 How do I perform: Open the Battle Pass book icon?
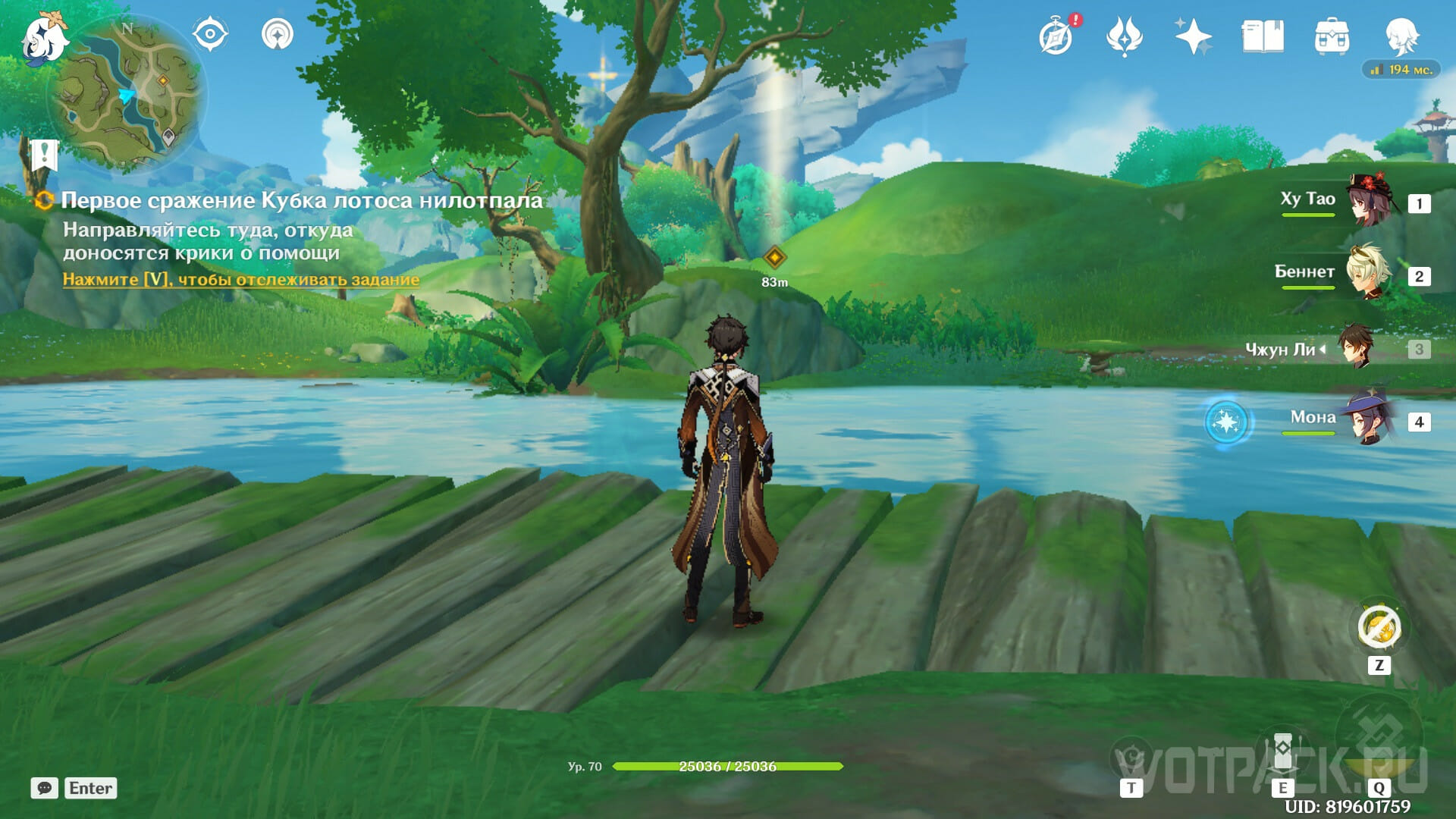coord(1263,36)
